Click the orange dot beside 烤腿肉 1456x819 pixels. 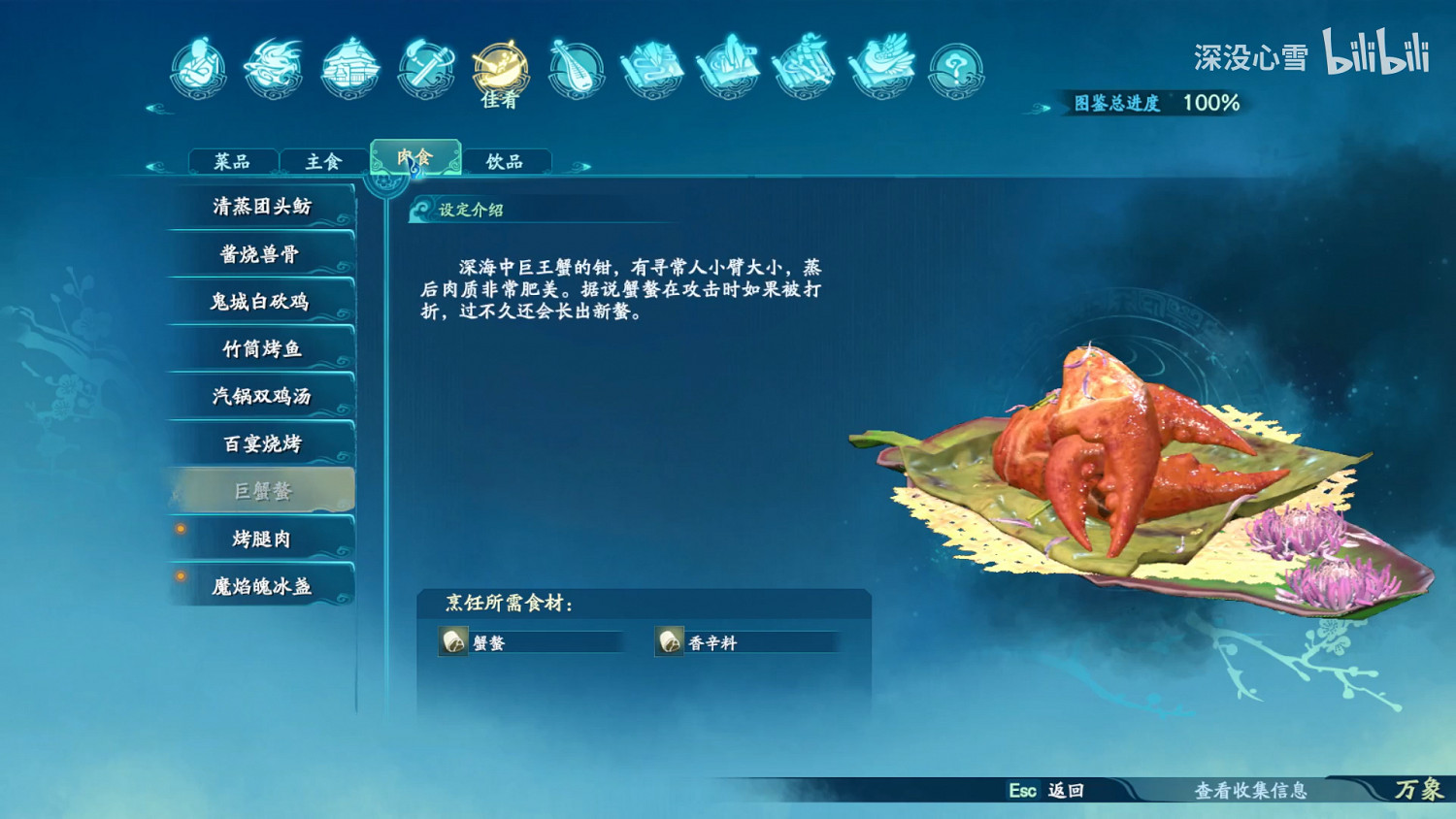tap(179, 529)
